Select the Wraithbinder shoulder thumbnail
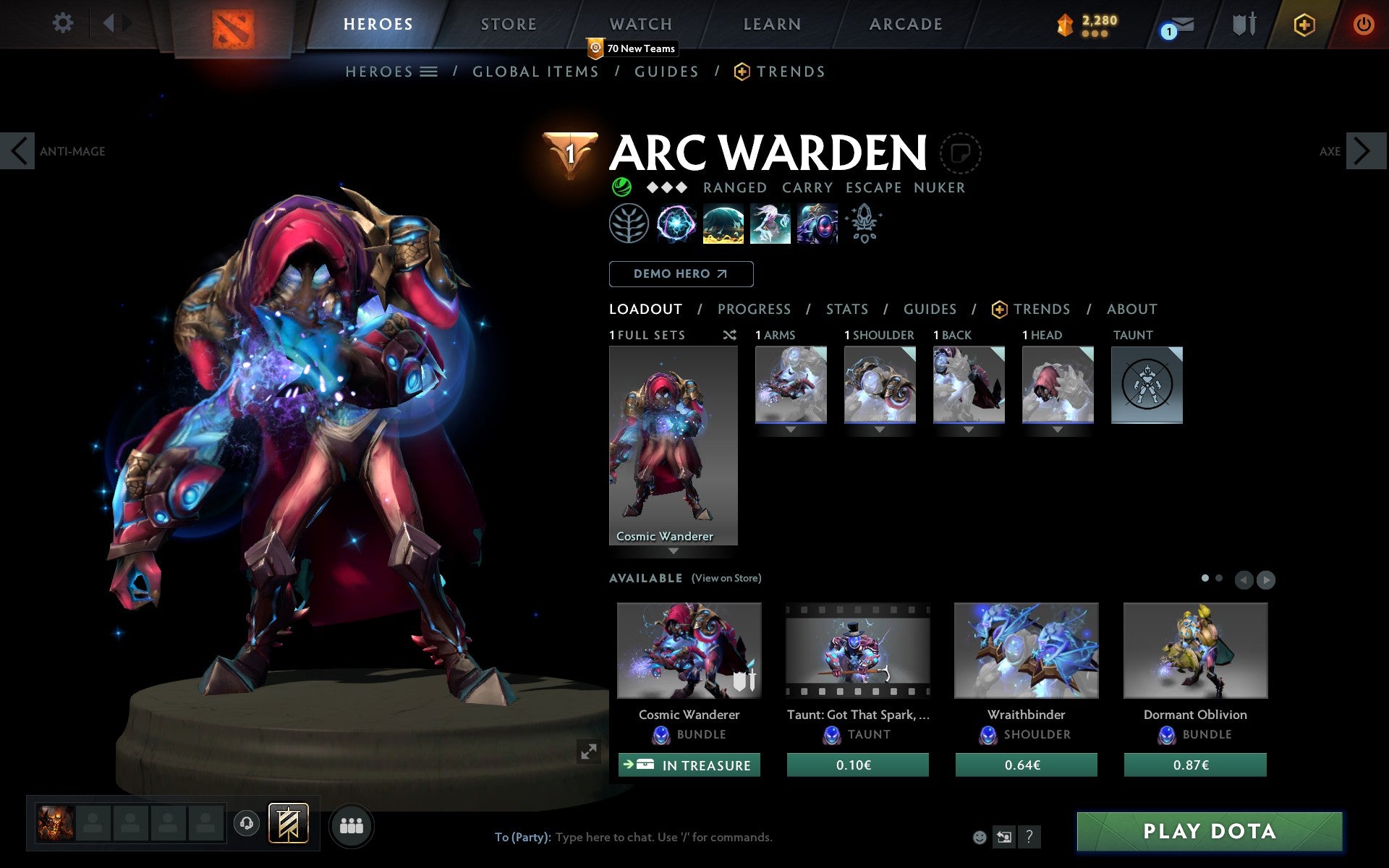Viewport: 1389px width, 868px height. tap(1026, 650)
